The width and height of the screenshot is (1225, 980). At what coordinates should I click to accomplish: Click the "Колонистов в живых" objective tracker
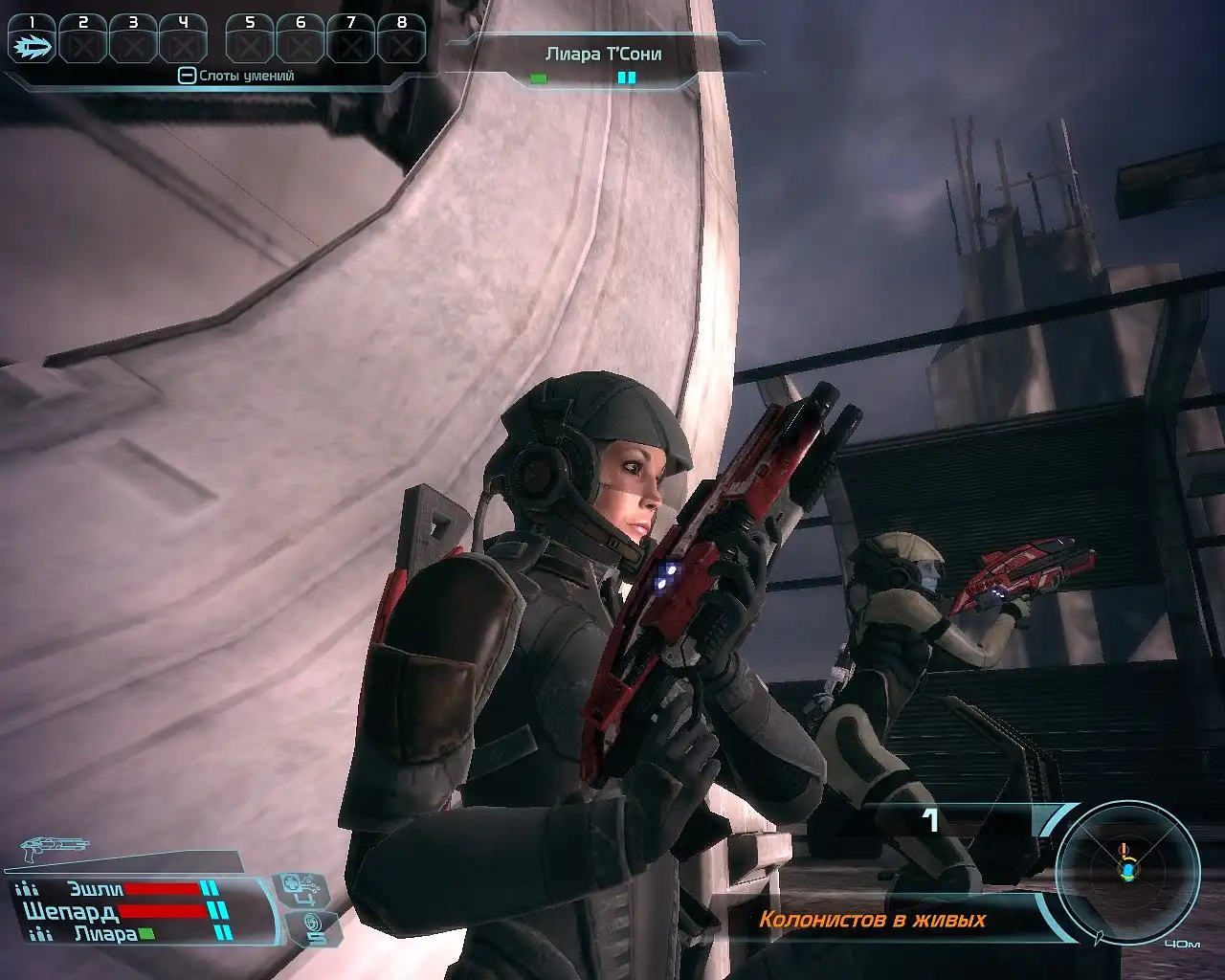tap(872, 921)
